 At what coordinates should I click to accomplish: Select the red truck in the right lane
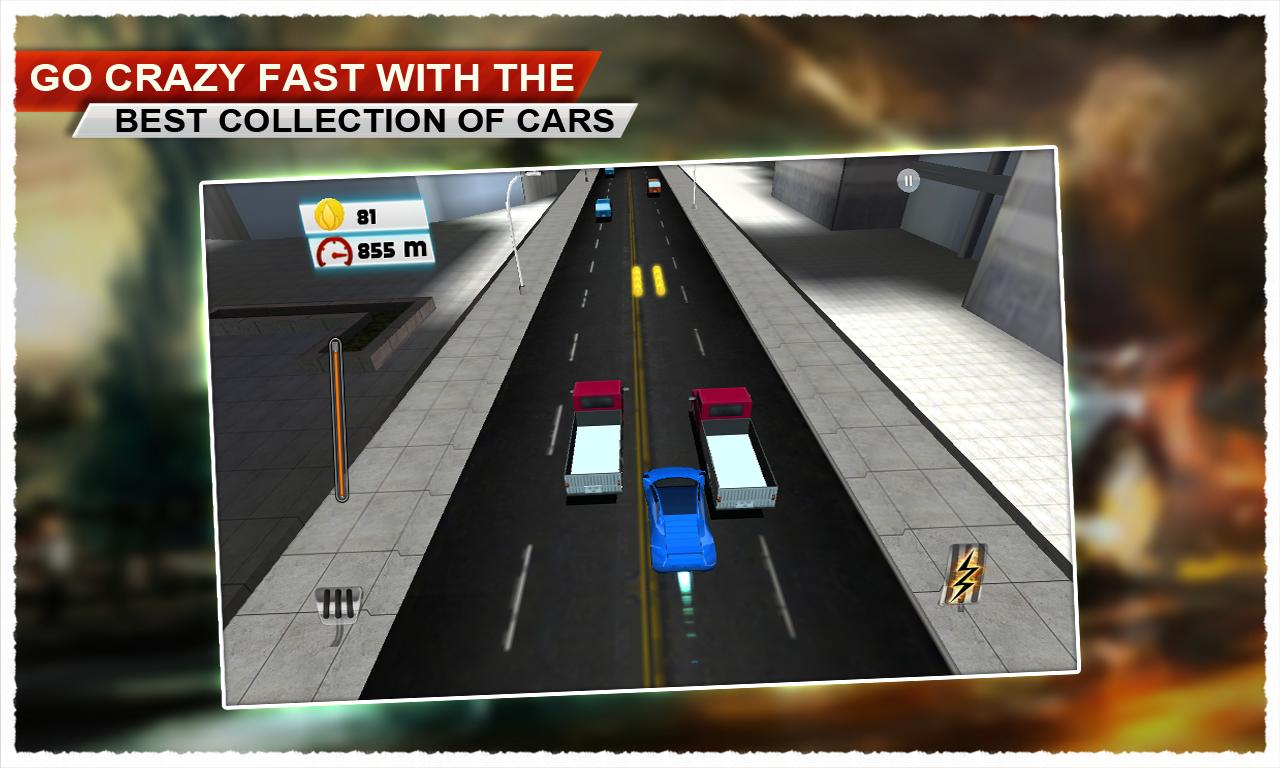(733, 450)
